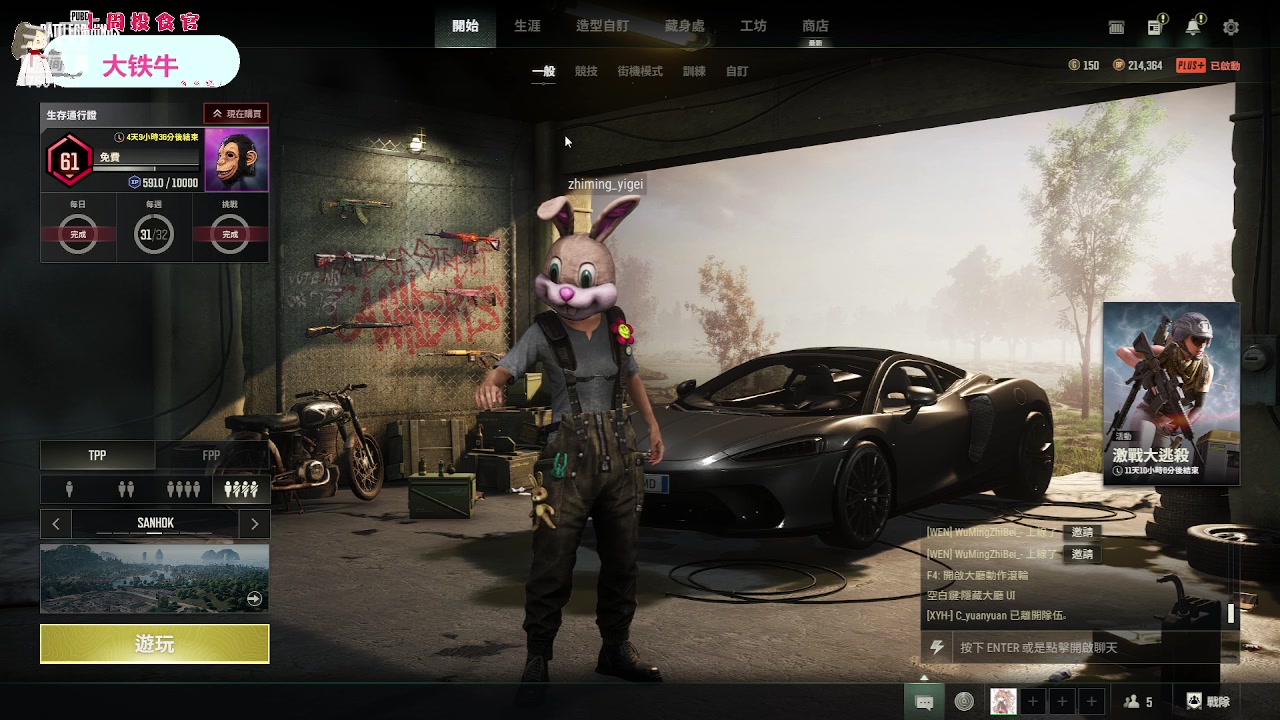Start the match with the 遊玩 button
The image size is (1280, 720).
click(x=154, y=644)
